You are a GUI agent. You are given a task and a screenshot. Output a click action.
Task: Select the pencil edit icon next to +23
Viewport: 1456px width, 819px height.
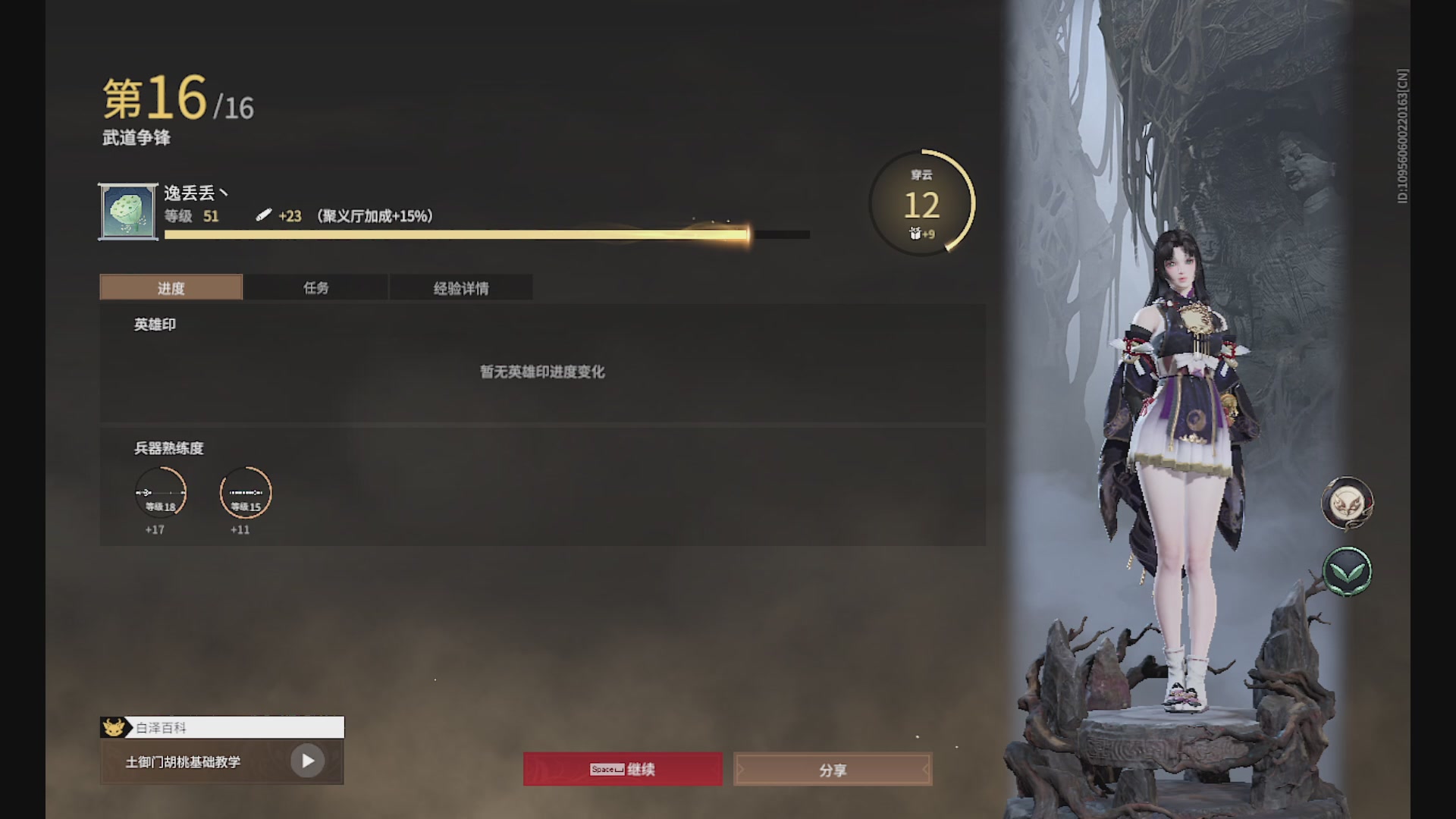point(264,216)
